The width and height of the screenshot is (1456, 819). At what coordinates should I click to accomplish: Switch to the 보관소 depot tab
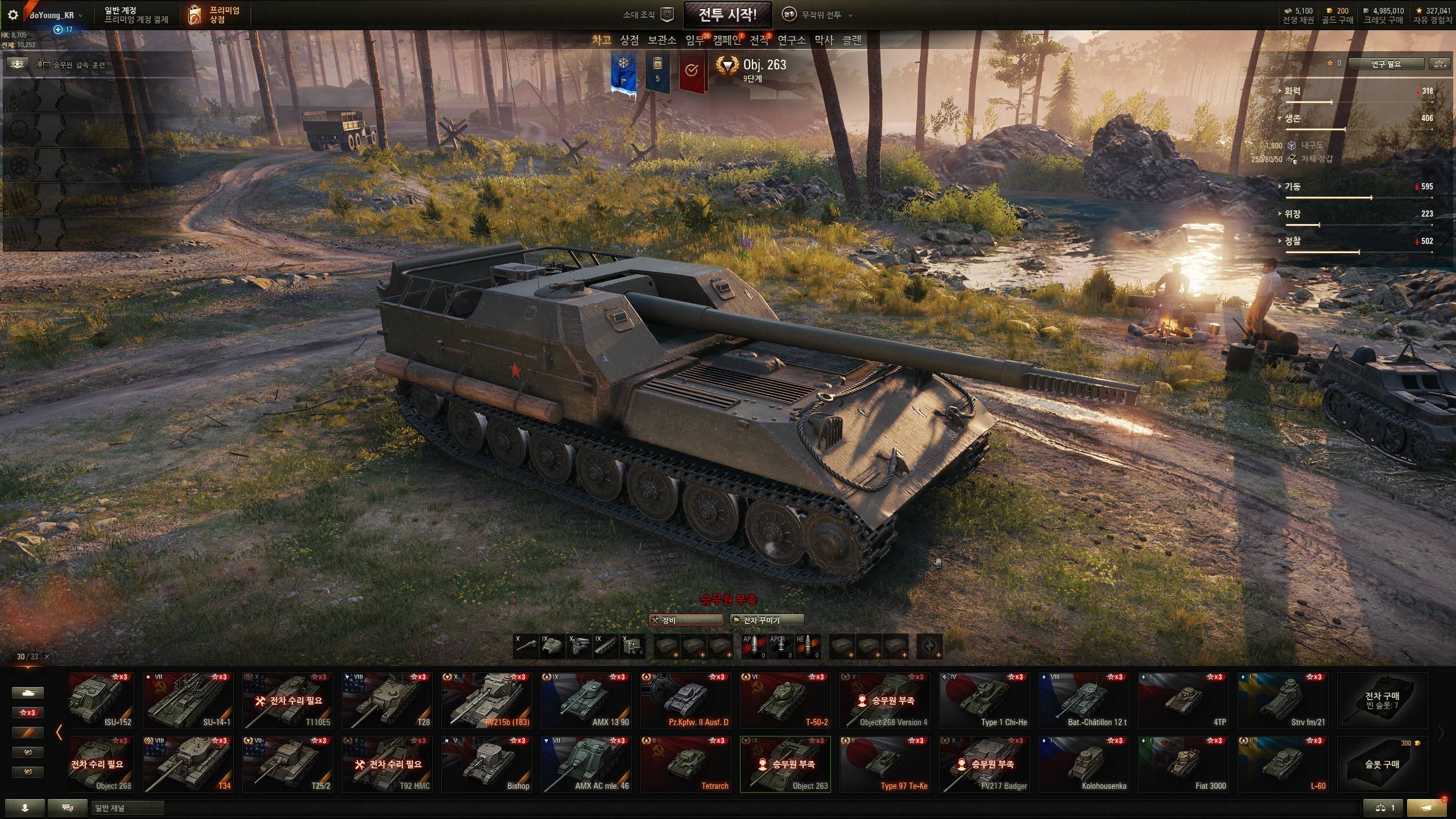pyautogui.click(x=662, y=40)
